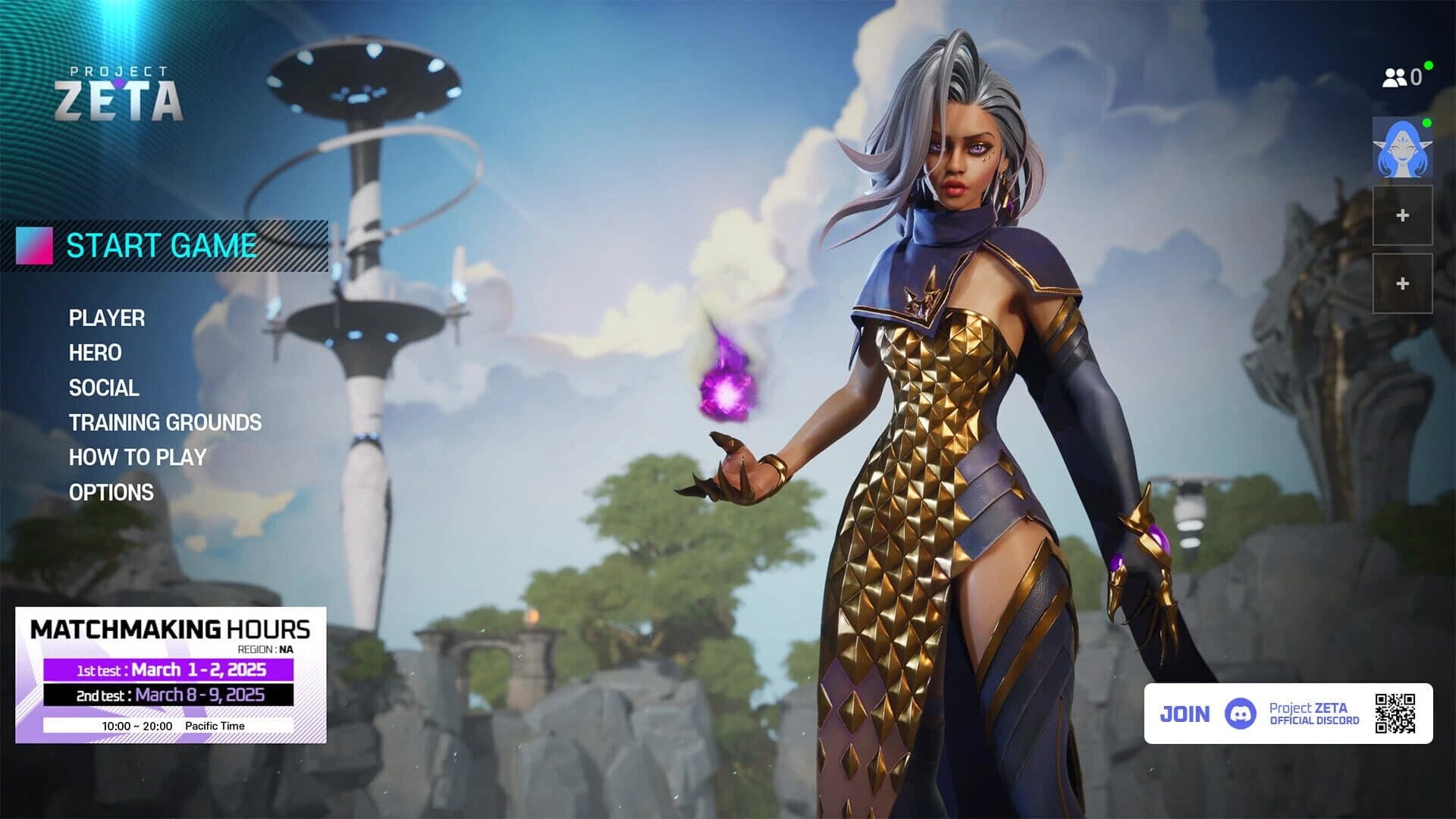Screen dimensions: 1456x819
Task: Click the green online status dot on your avatar
Action: click(x=1426, y=124)
